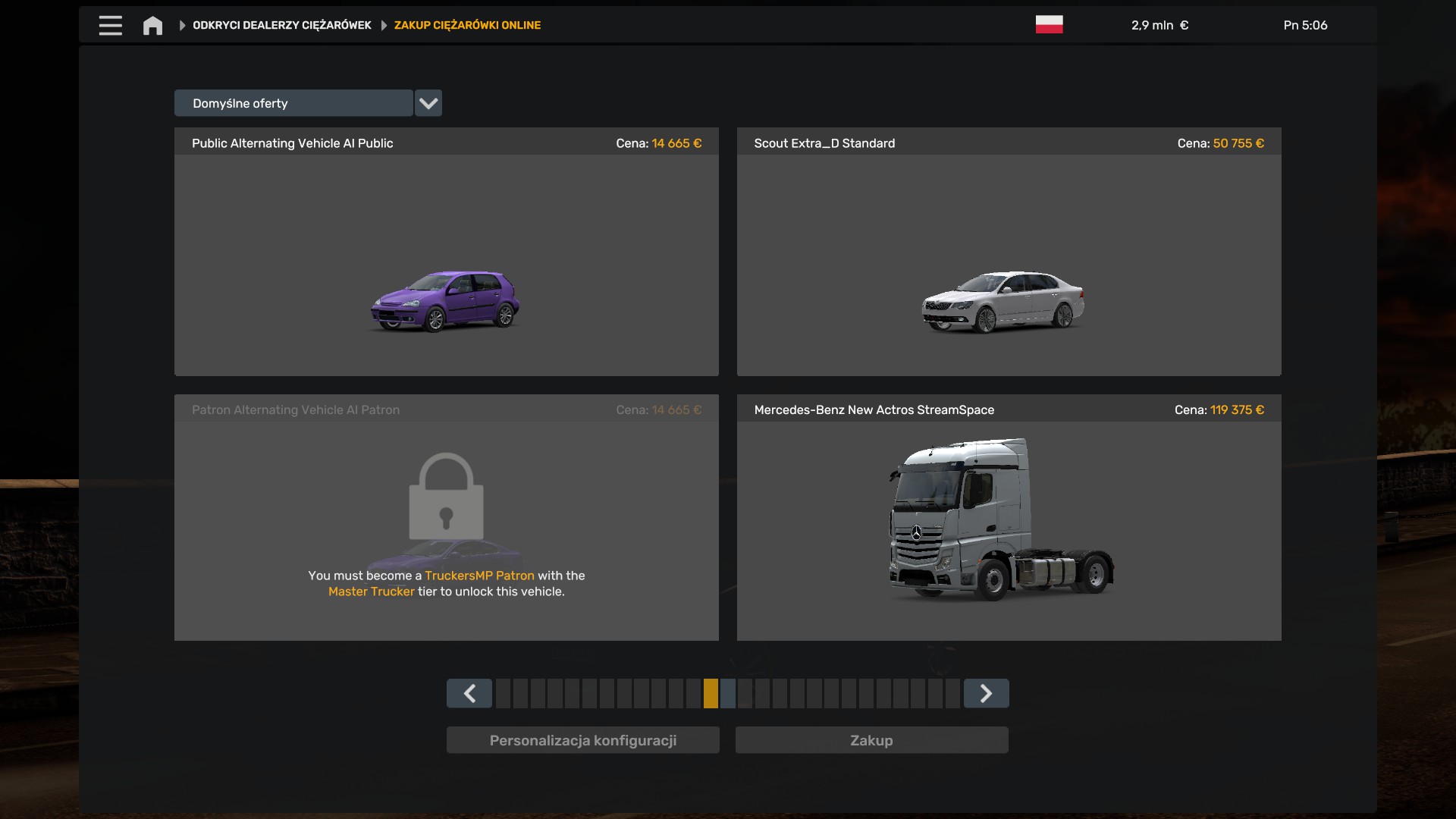Open the Domyślne oferty dropdown

[428, 103]
